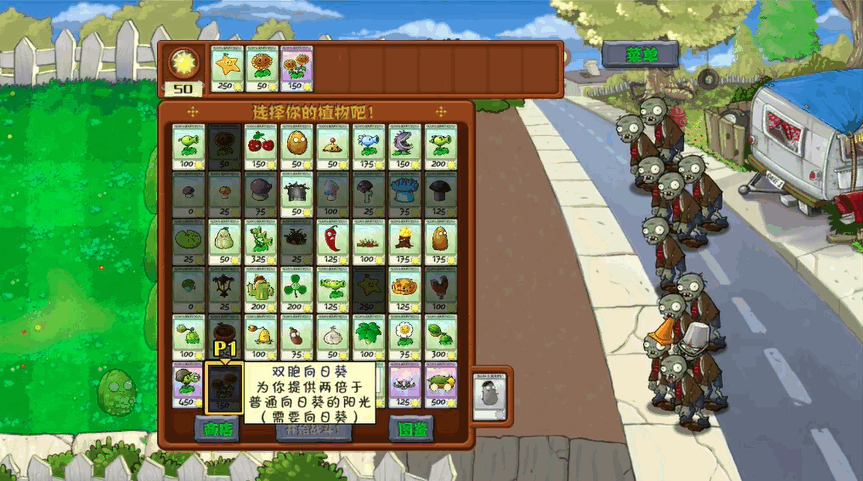The height and width of the screenshot is (481, 863).
Task: Open the 菜单 menu button
Action: pyautogui.click(x=640, y=54)
